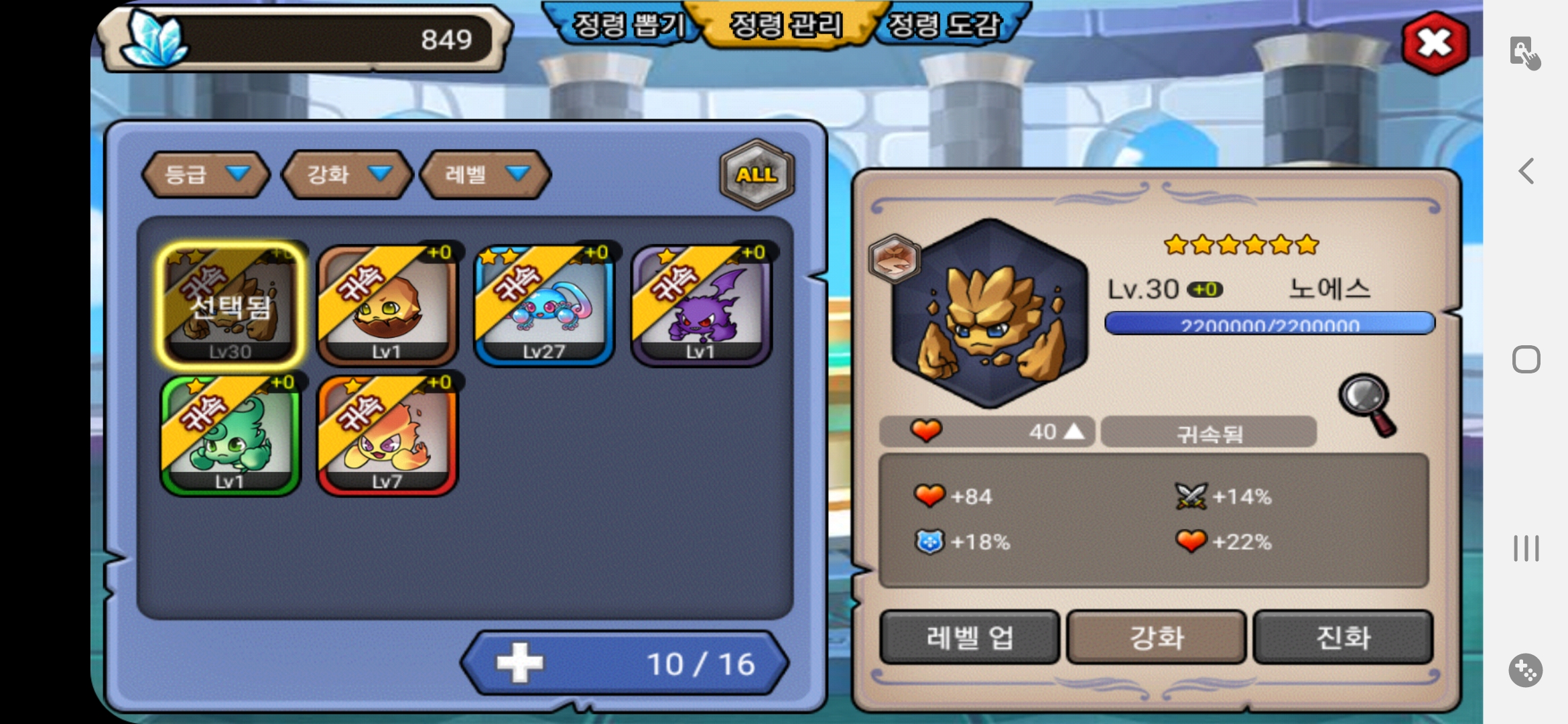1568x724 pixels.
Task: Select the Lv30 rock golem spirit
Action: tap(231, 305)
